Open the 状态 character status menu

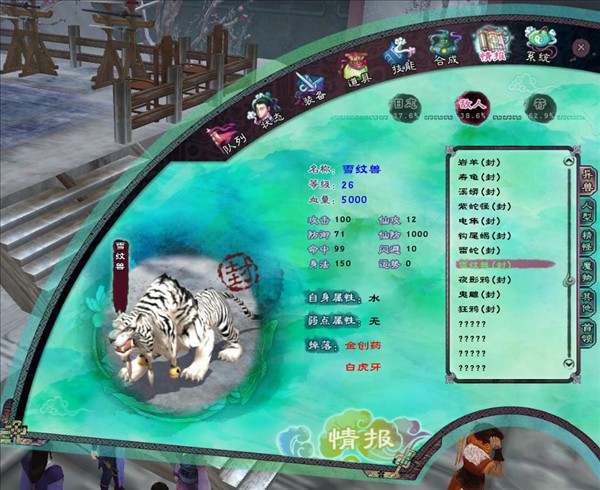[265, 110]
